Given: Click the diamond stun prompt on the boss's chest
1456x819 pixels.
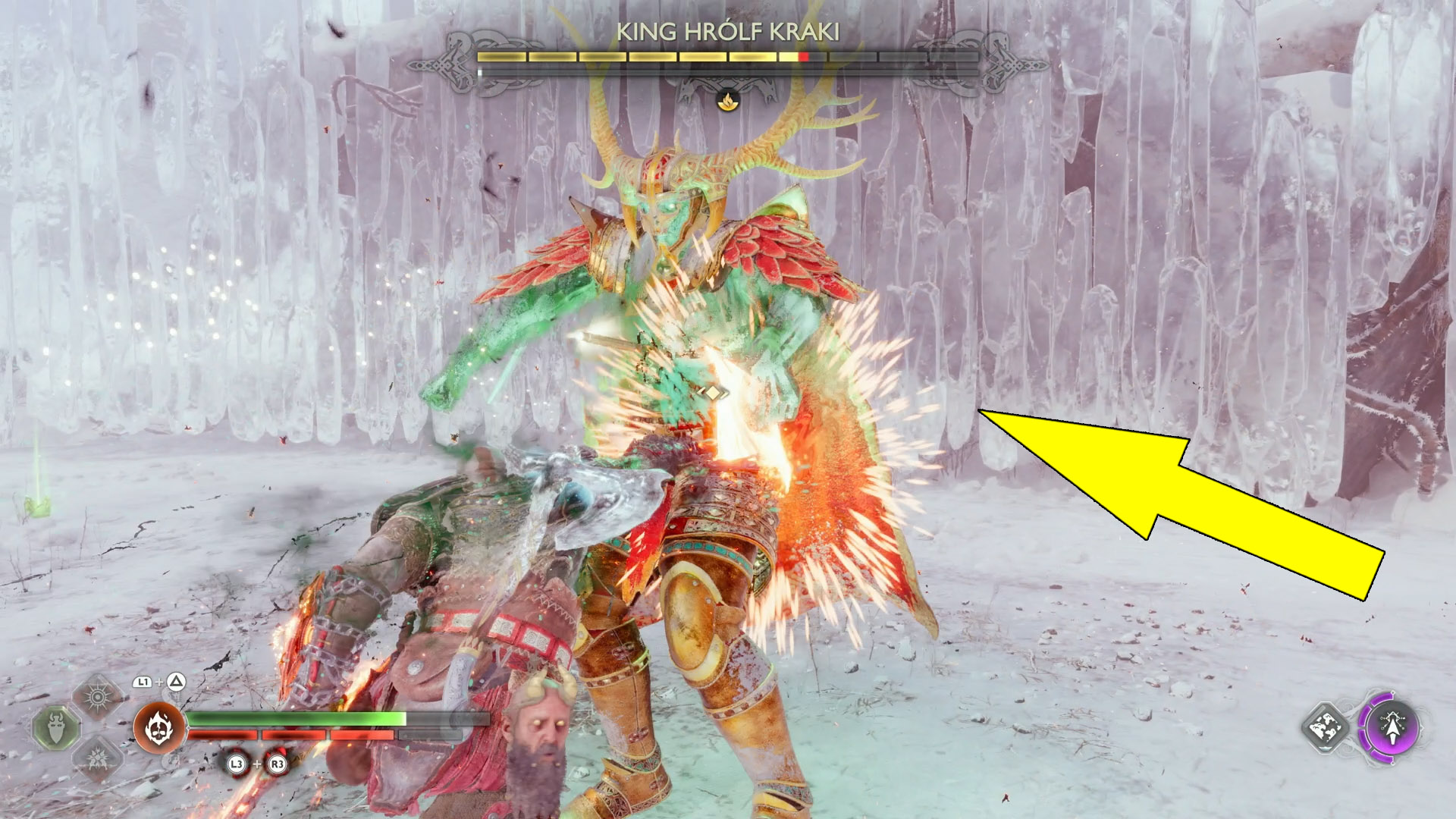Looking at the screenshot, I should click(713, 392).
